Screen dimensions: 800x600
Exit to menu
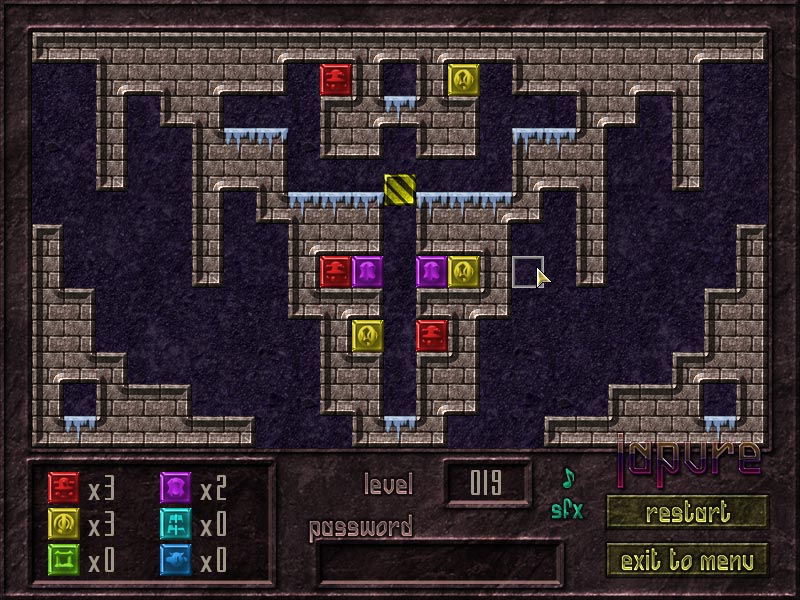687,559
